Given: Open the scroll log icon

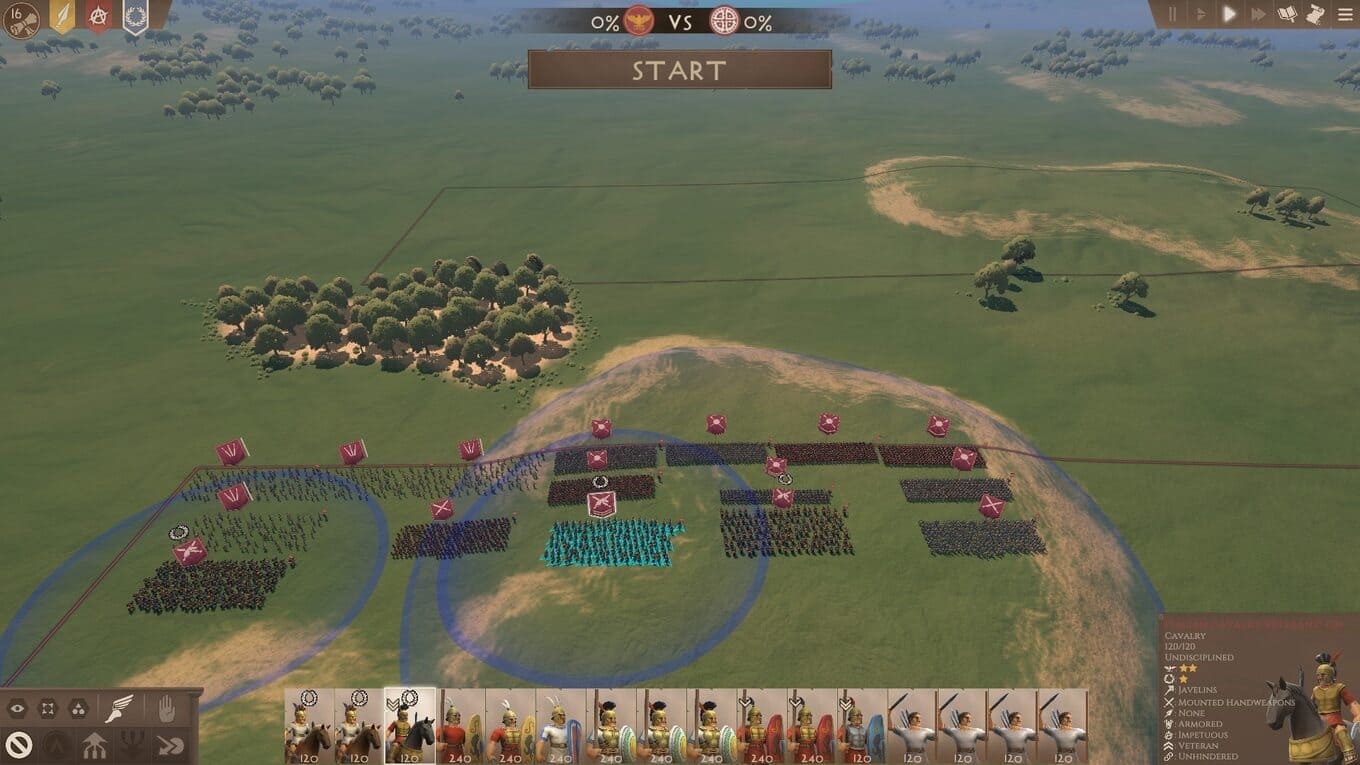Looking at the screenshot, I should tap(1316, 14).
